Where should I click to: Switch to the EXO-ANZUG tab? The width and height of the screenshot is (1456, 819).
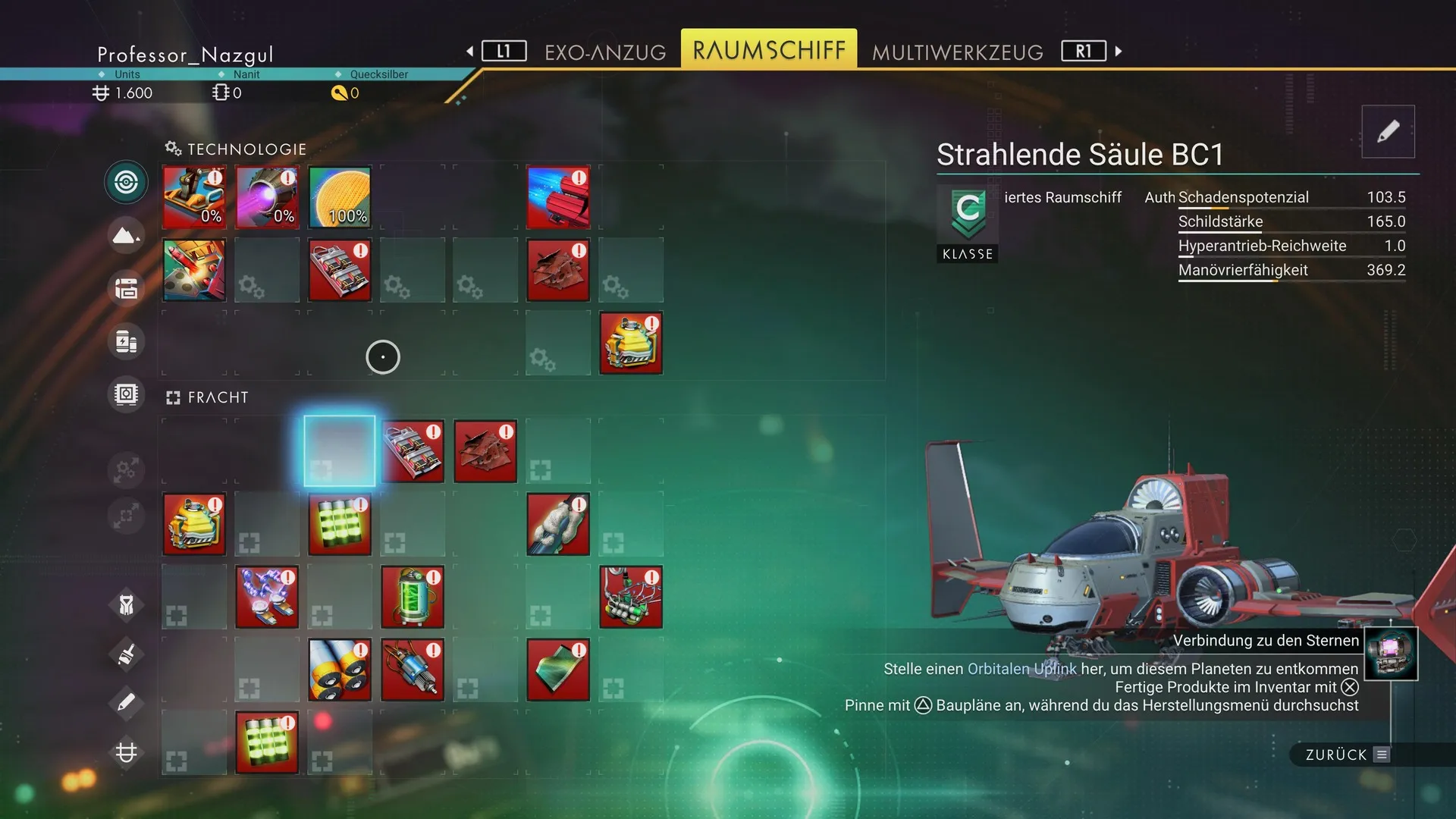(605, 52)
